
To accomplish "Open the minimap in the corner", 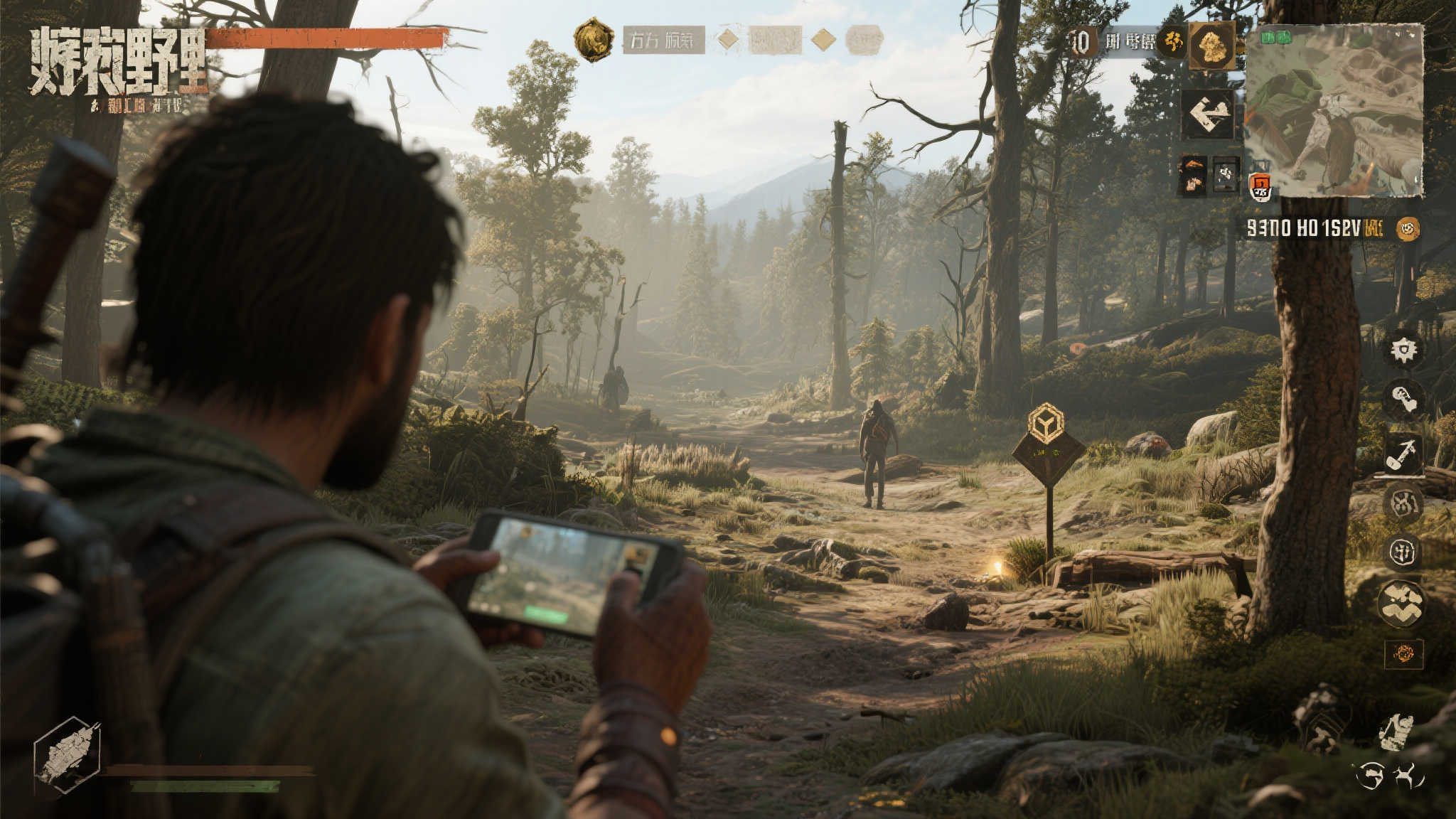I will coord(1334,111).
